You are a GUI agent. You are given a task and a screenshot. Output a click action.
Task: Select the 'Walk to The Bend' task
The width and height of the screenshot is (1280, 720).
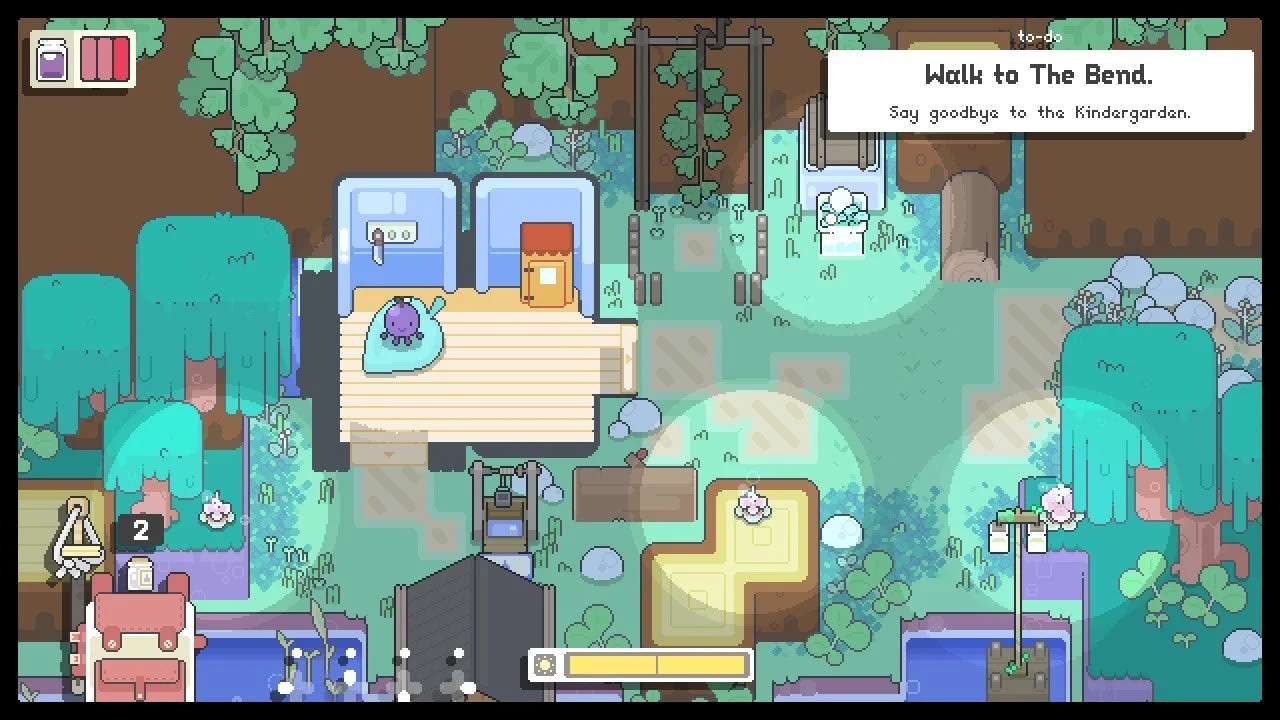pyautogui.click(x=1038, y=75)
